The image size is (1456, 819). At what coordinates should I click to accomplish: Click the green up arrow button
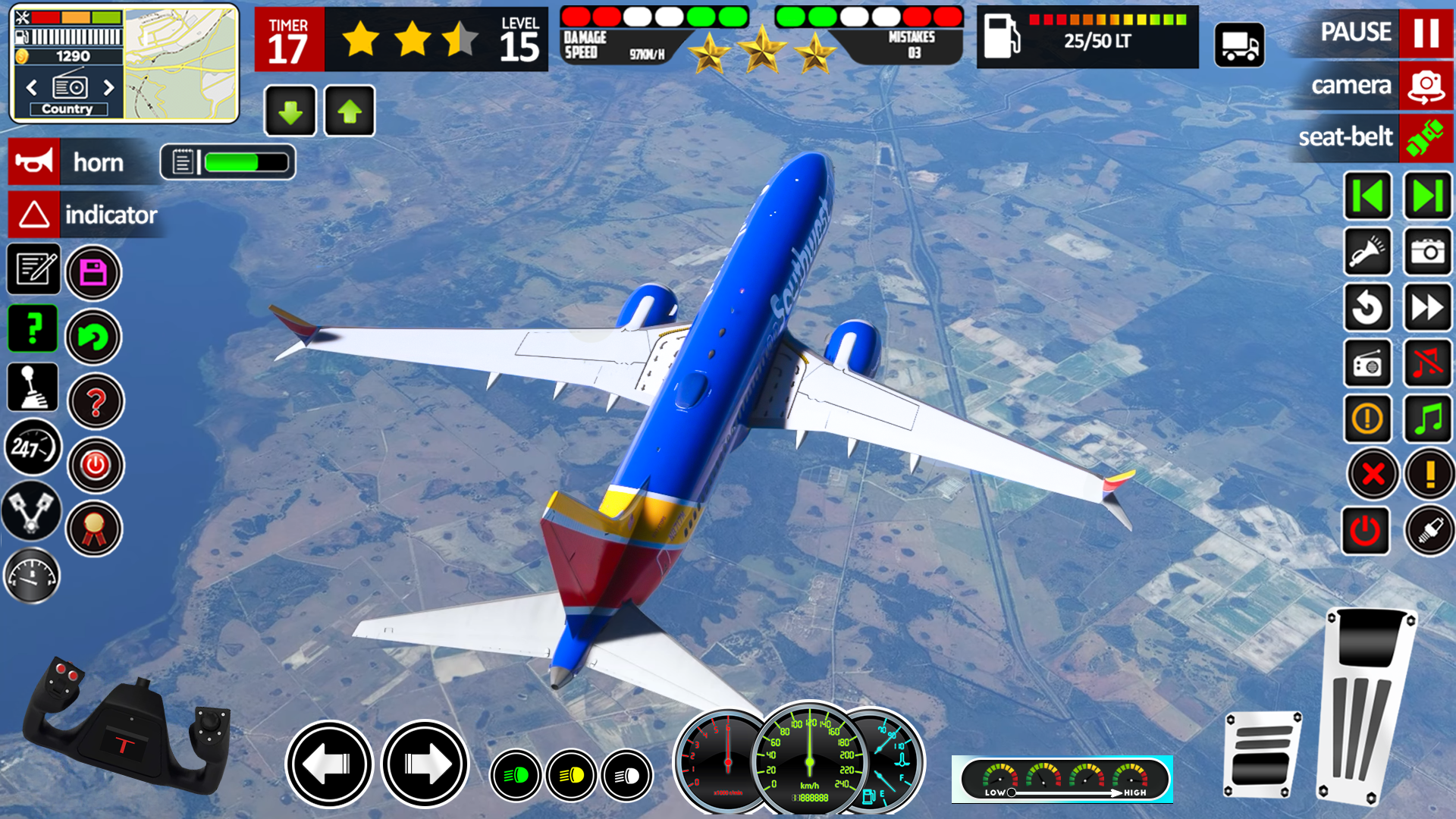[350, 111]
